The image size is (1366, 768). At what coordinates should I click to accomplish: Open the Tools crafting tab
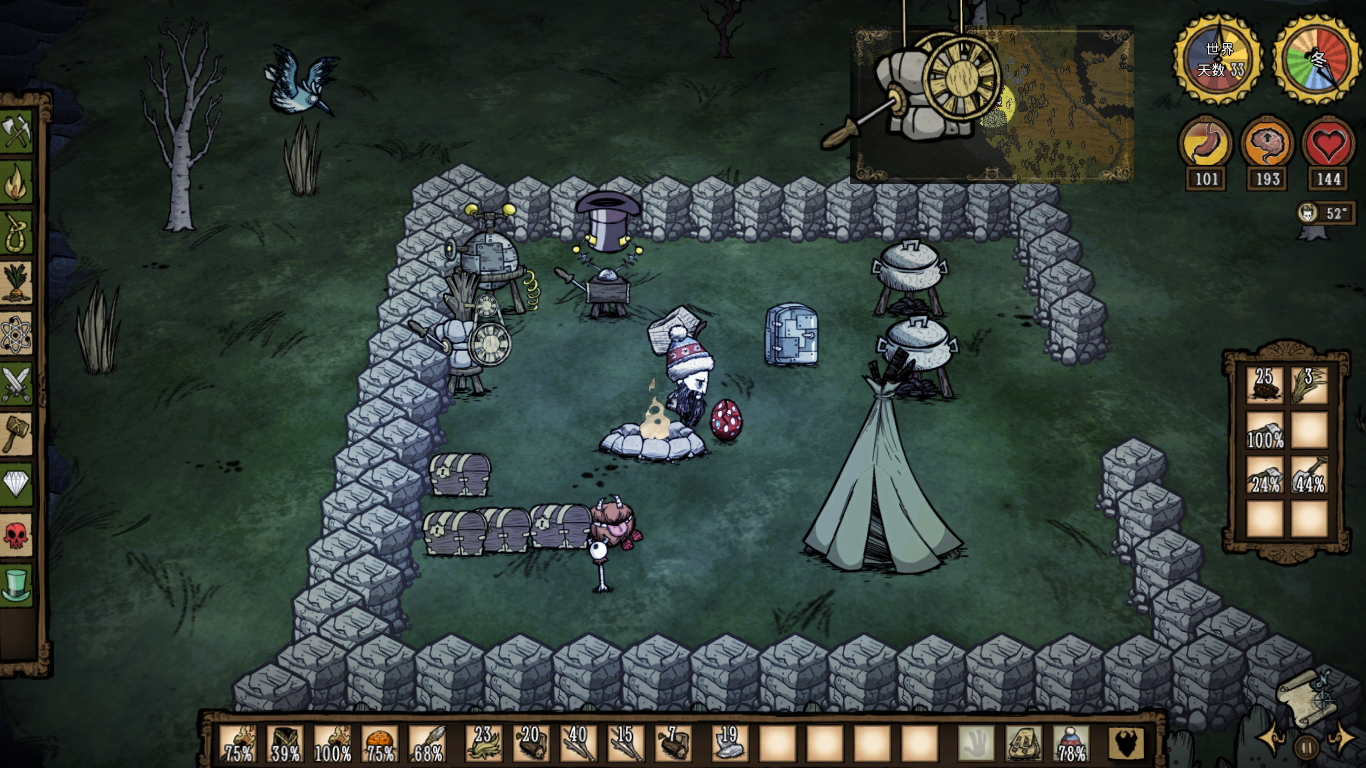click(x=17, y=130)
